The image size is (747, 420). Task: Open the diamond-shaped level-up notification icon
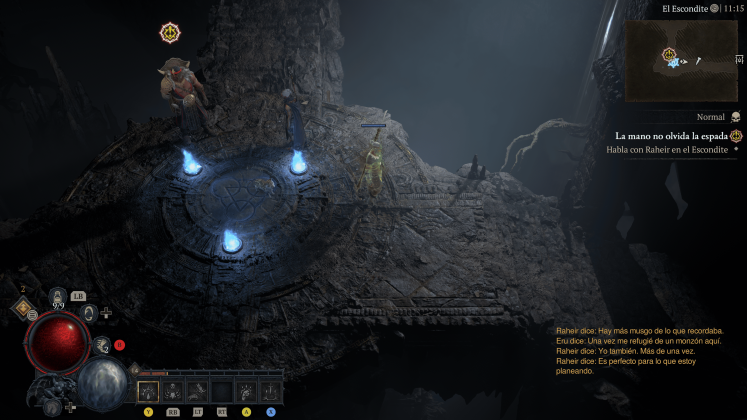point(22,309)
